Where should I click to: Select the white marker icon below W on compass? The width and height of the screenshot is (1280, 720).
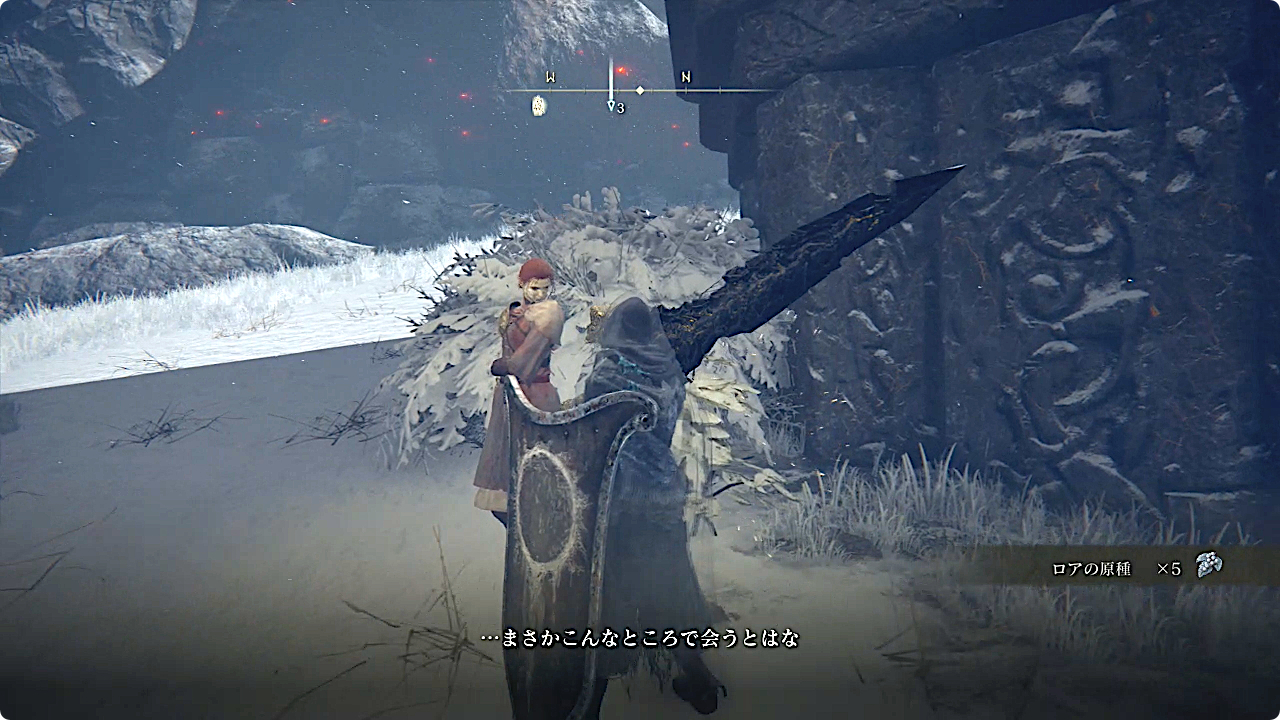click(539, 105)
